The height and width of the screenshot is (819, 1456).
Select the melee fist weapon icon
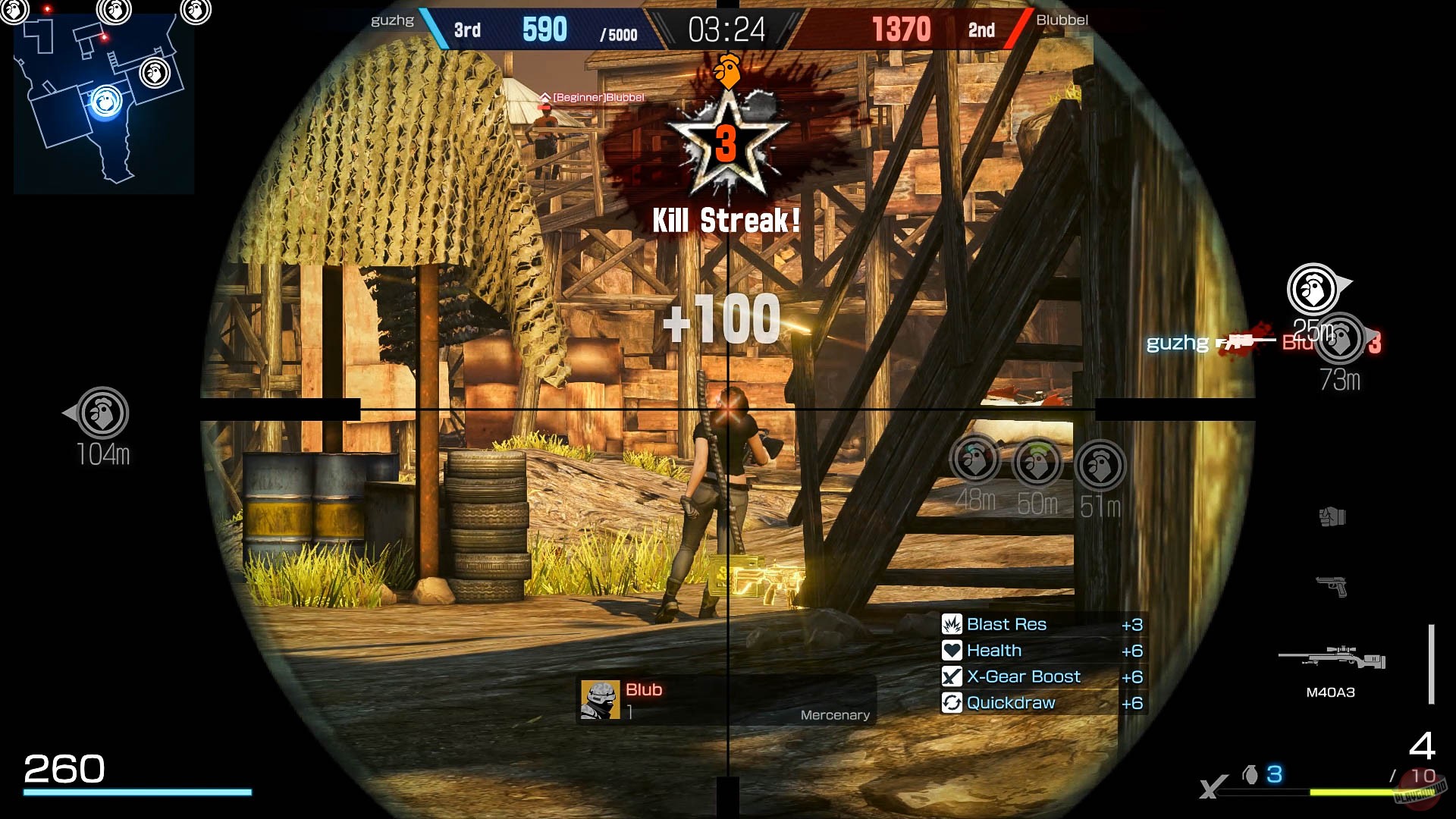(x=1333, y=516)
